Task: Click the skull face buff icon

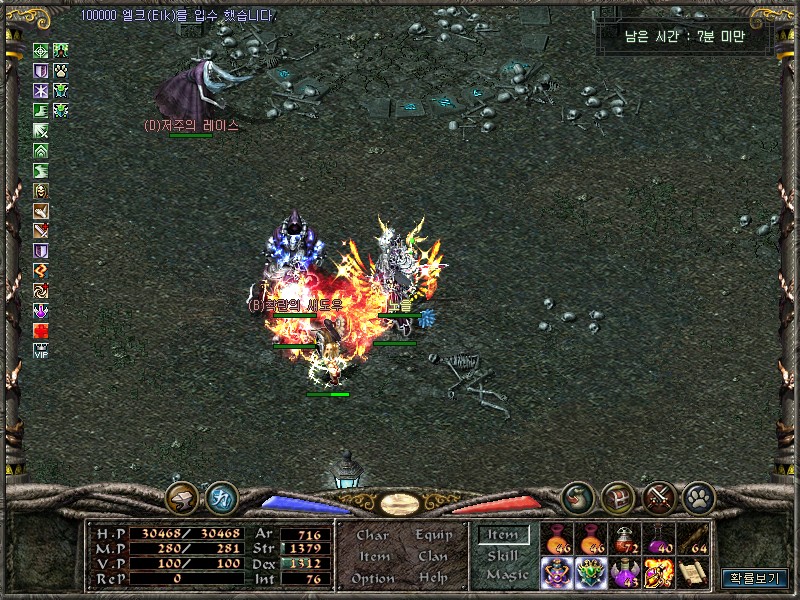Action: pyautogui.click(x=41, y=191)
